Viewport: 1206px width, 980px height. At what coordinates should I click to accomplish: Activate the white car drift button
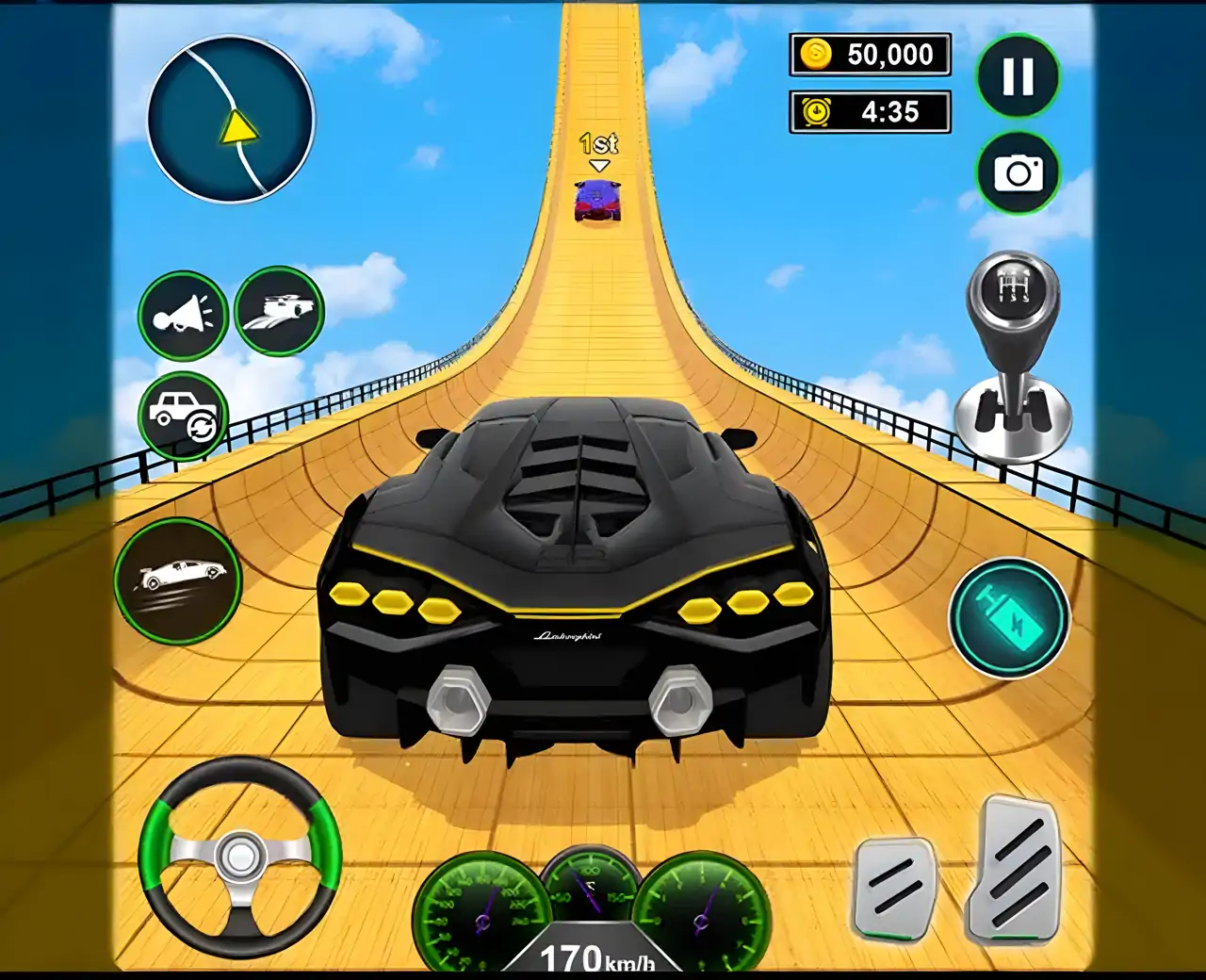tap(178, 580)
